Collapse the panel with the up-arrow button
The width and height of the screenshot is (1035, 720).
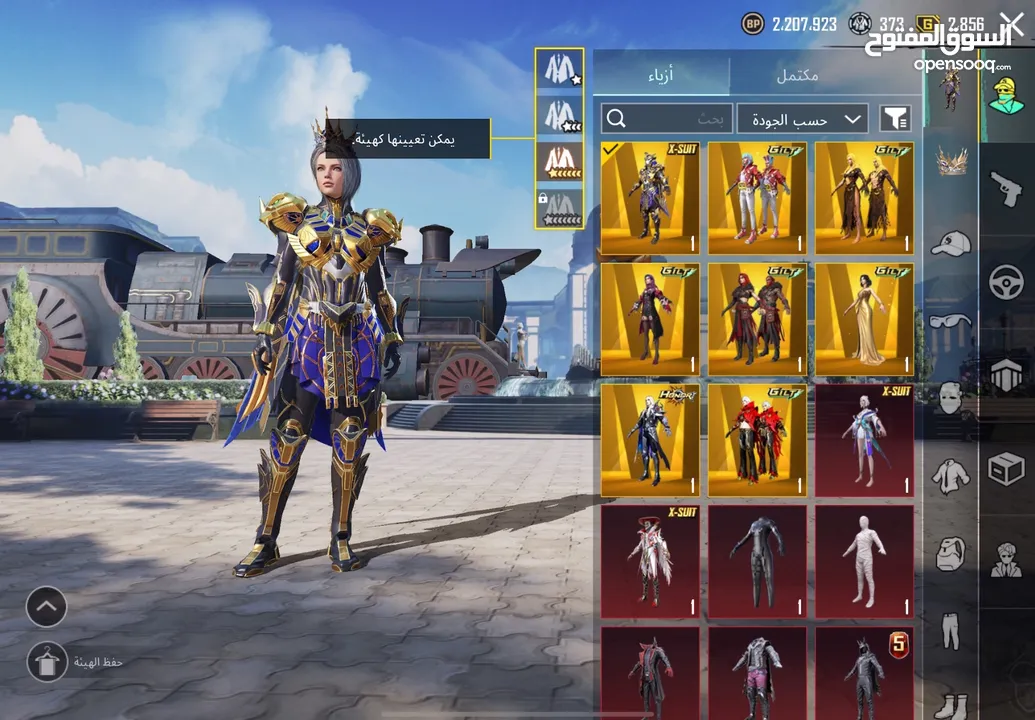click(47, 606)
